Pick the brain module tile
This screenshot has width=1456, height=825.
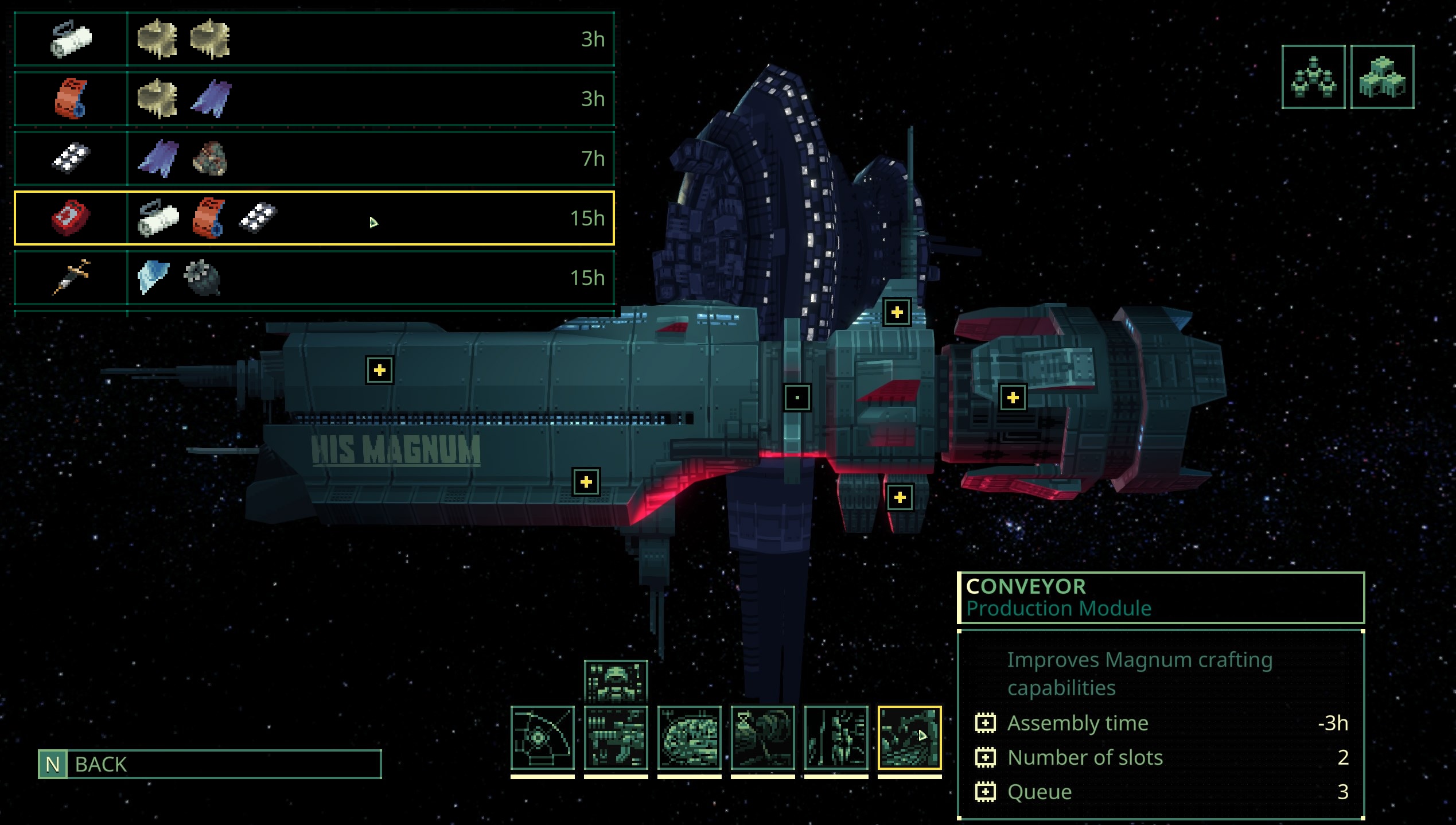pos(689,738)
